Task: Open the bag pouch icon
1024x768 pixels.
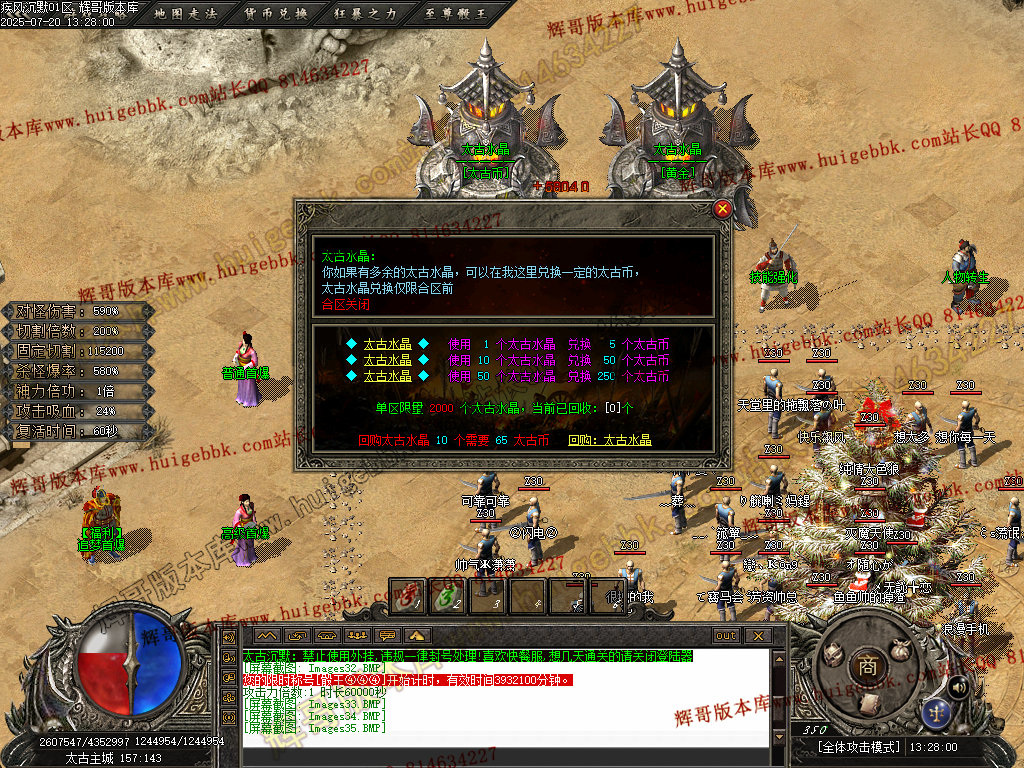Action: [901, 649]
